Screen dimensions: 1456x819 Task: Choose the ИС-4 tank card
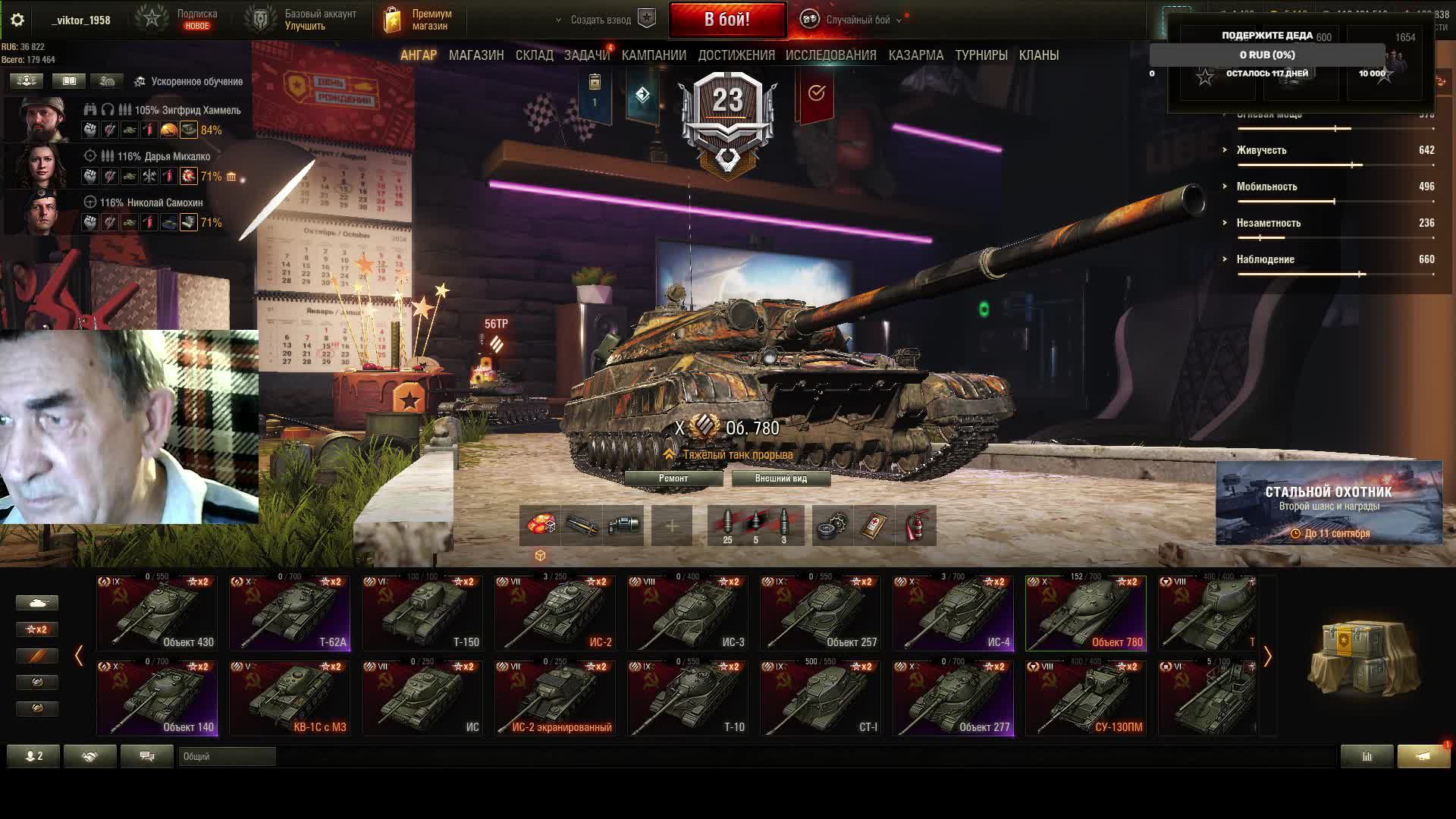pyautogui.click(x=953, y=613)
